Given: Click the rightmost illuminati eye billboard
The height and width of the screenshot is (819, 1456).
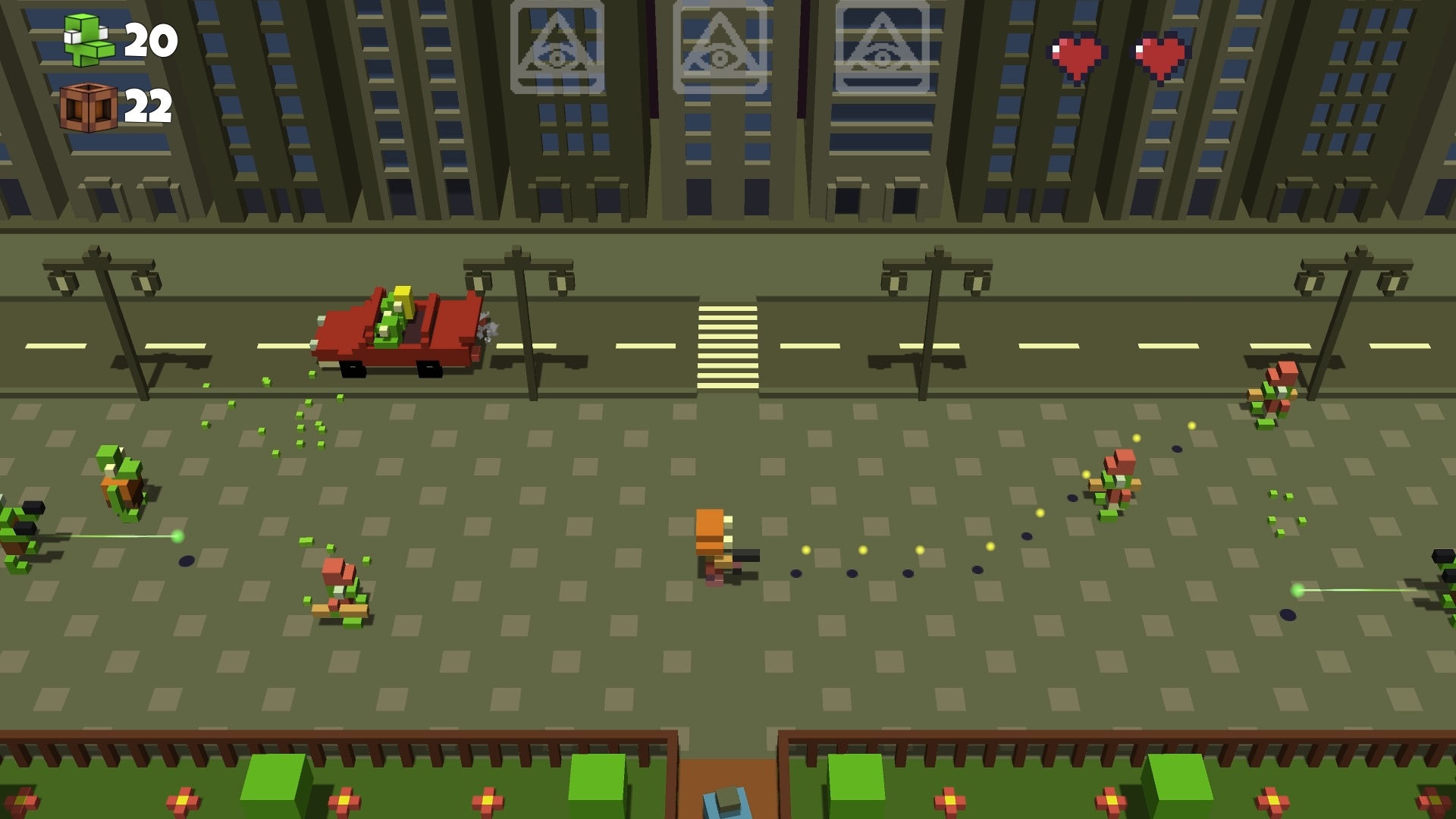Looking at the screenshot, I should click(x=883, y=47).
